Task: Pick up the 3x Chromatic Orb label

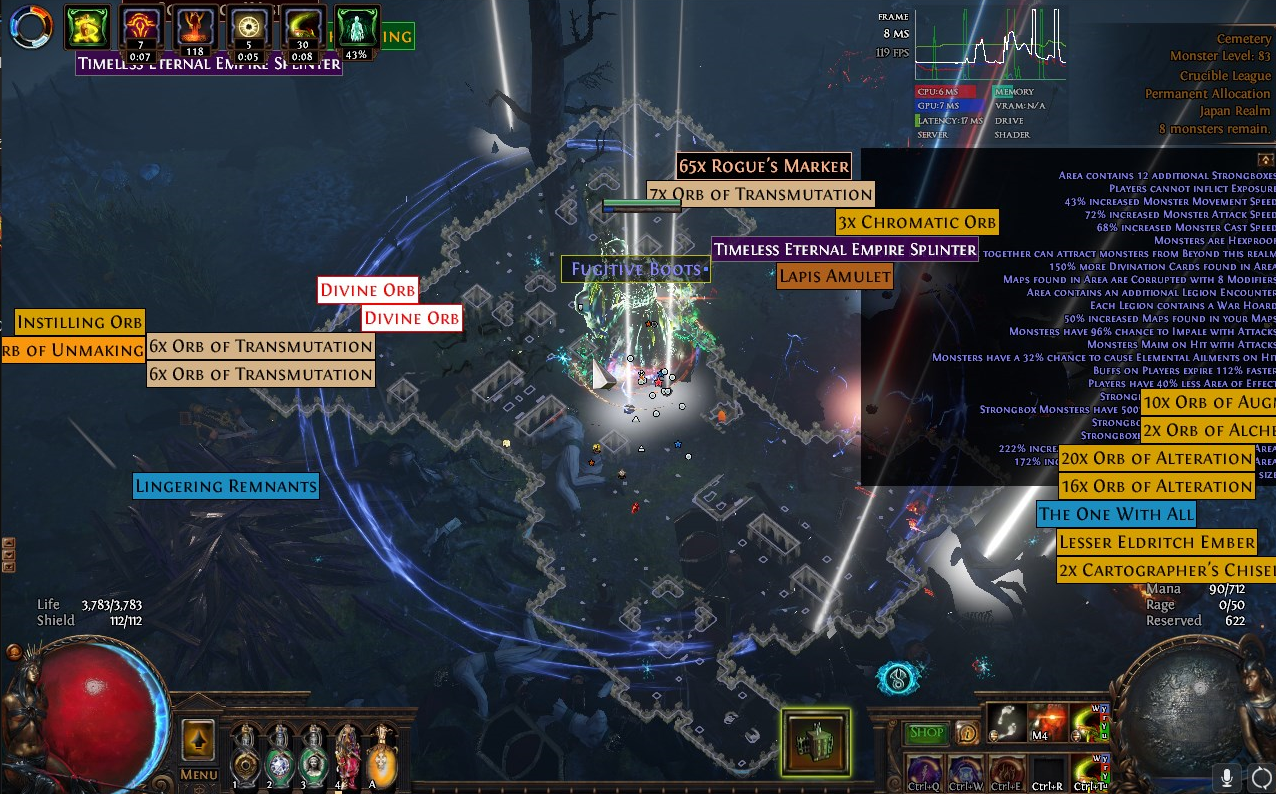Action: (x=917, y=222)
